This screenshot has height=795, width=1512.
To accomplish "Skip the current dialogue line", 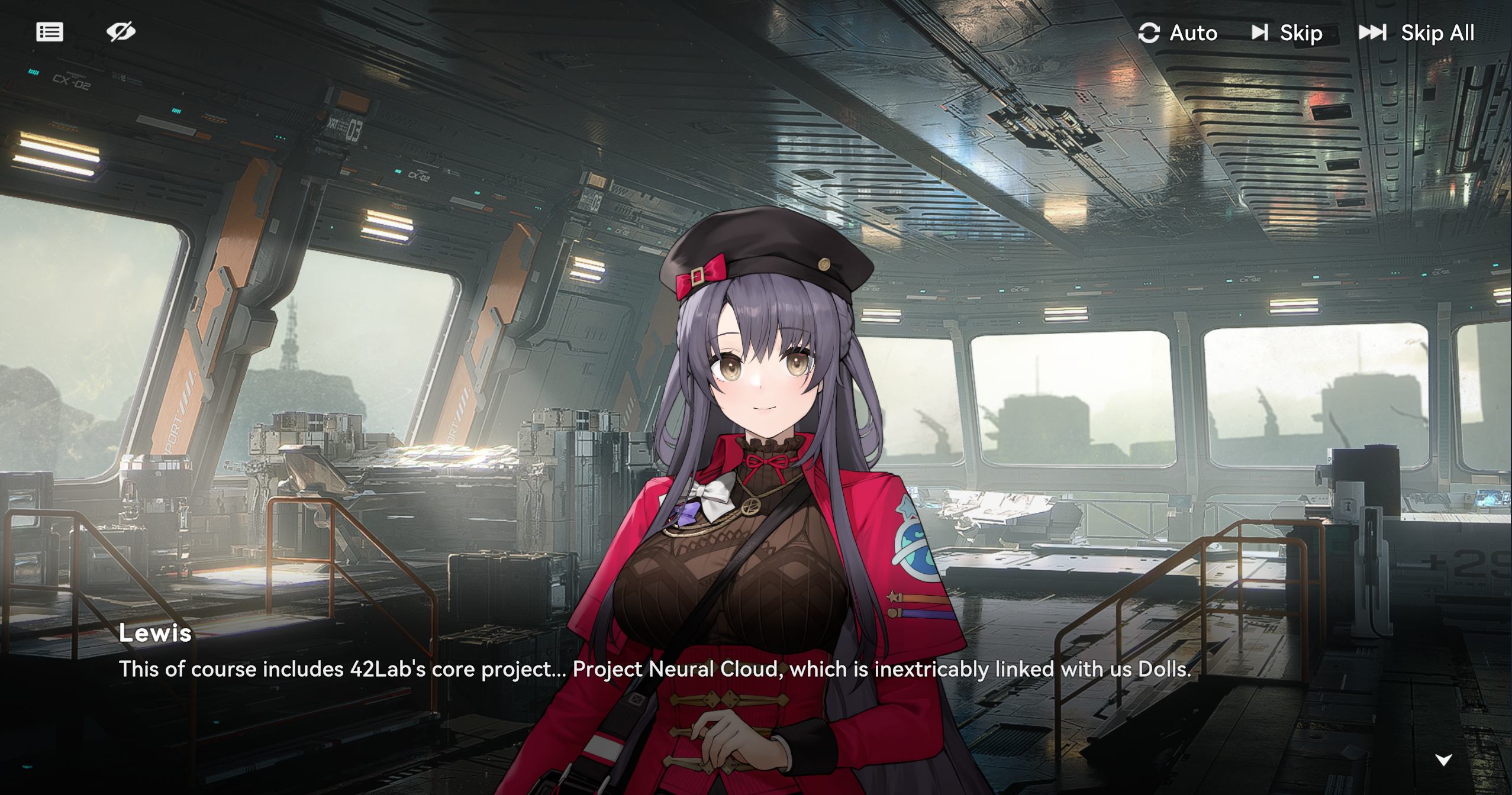I will [x=1287, y=33].
